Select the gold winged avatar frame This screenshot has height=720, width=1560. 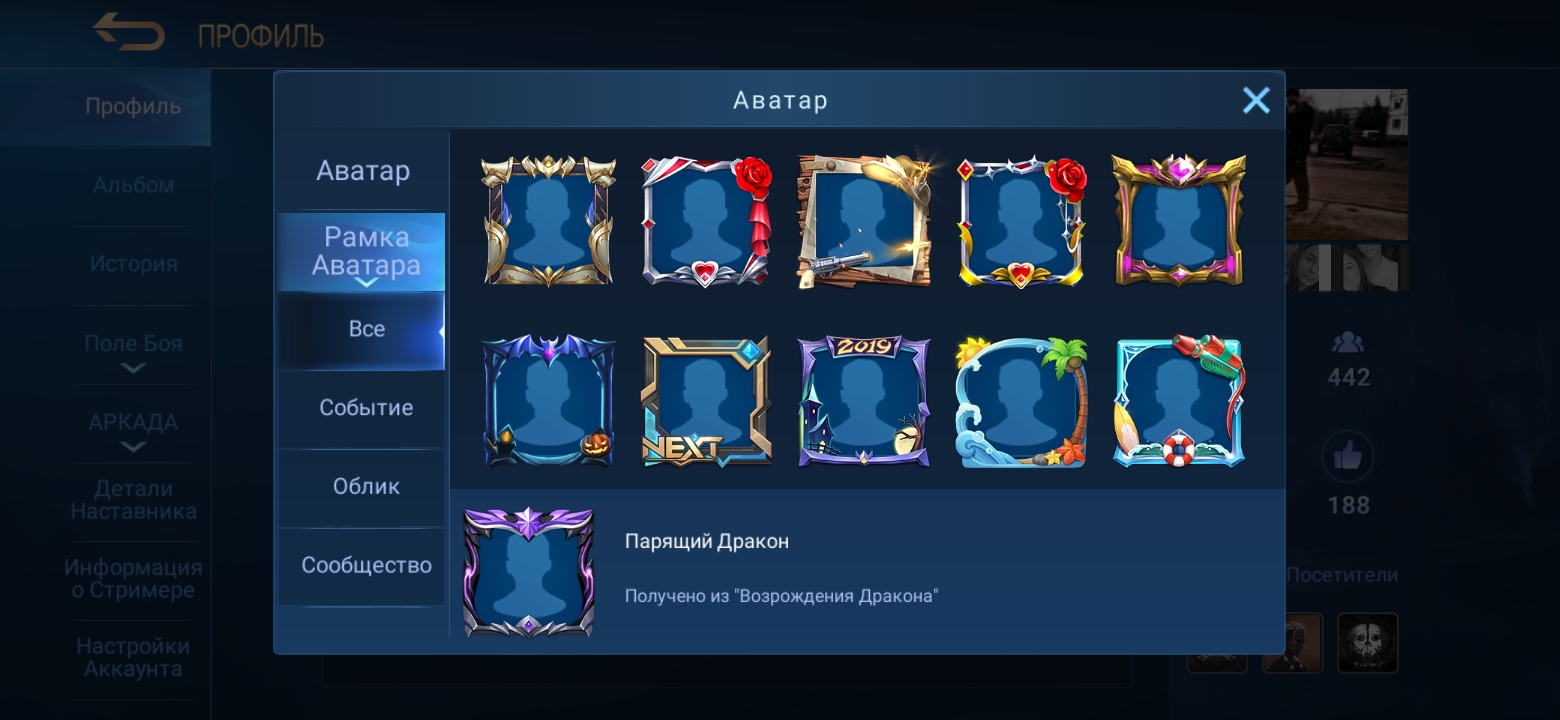pos(548,220)
